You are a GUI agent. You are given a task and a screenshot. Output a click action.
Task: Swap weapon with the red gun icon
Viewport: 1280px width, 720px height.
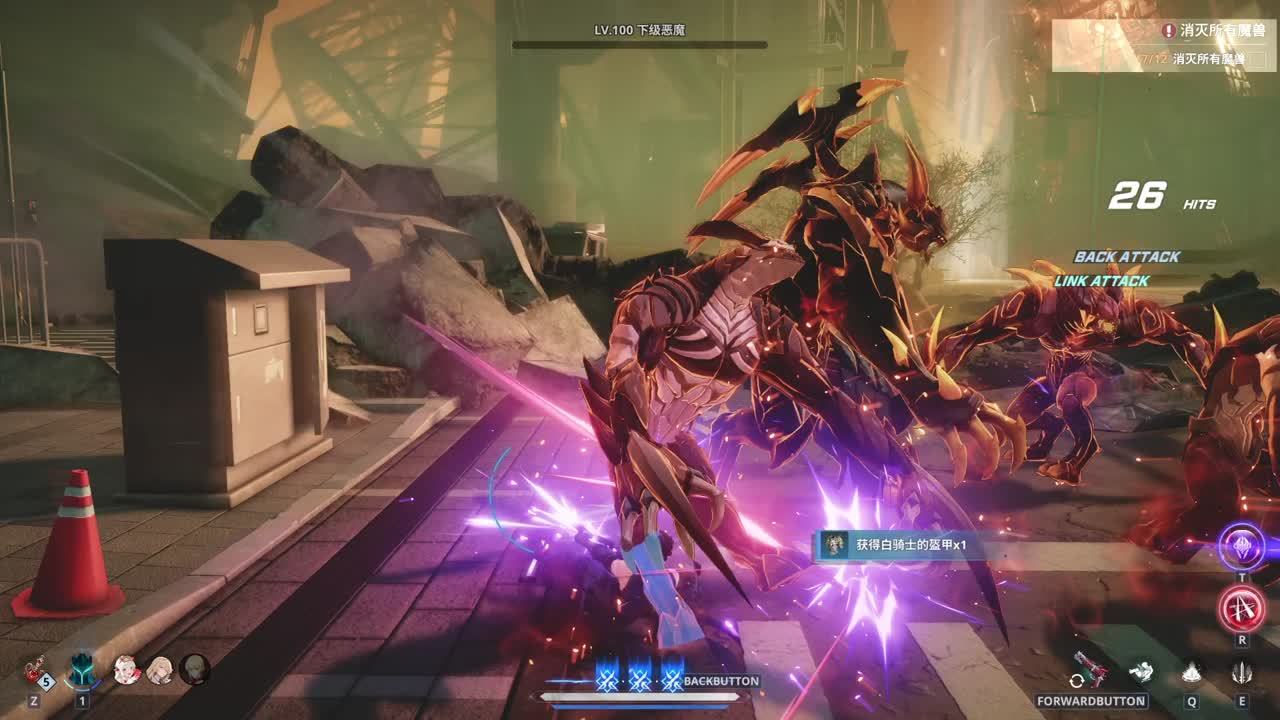[1089, 670]
